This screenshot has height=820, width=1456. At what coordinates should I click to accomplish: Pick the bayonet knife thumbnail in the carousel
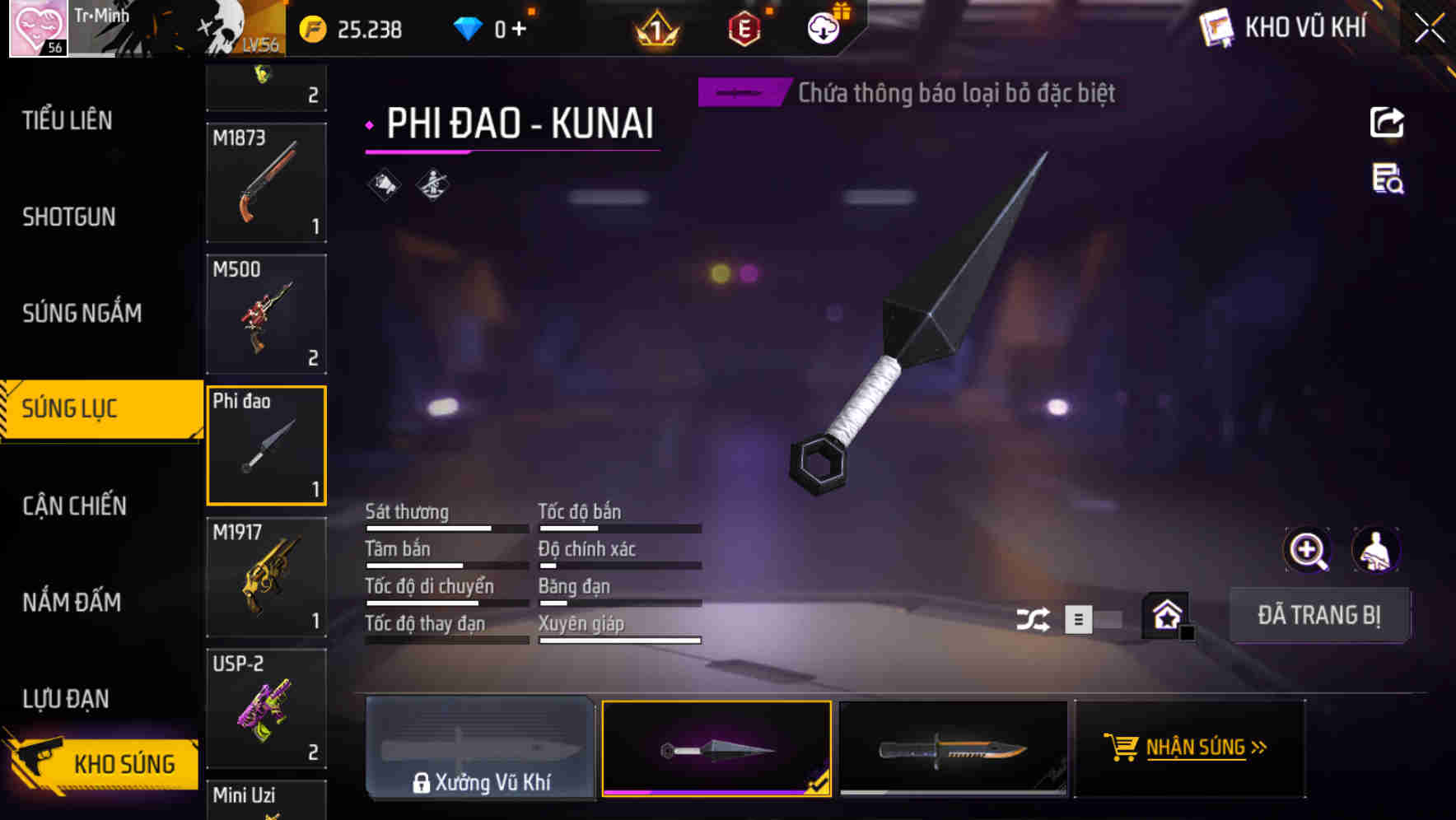(953, 748)
